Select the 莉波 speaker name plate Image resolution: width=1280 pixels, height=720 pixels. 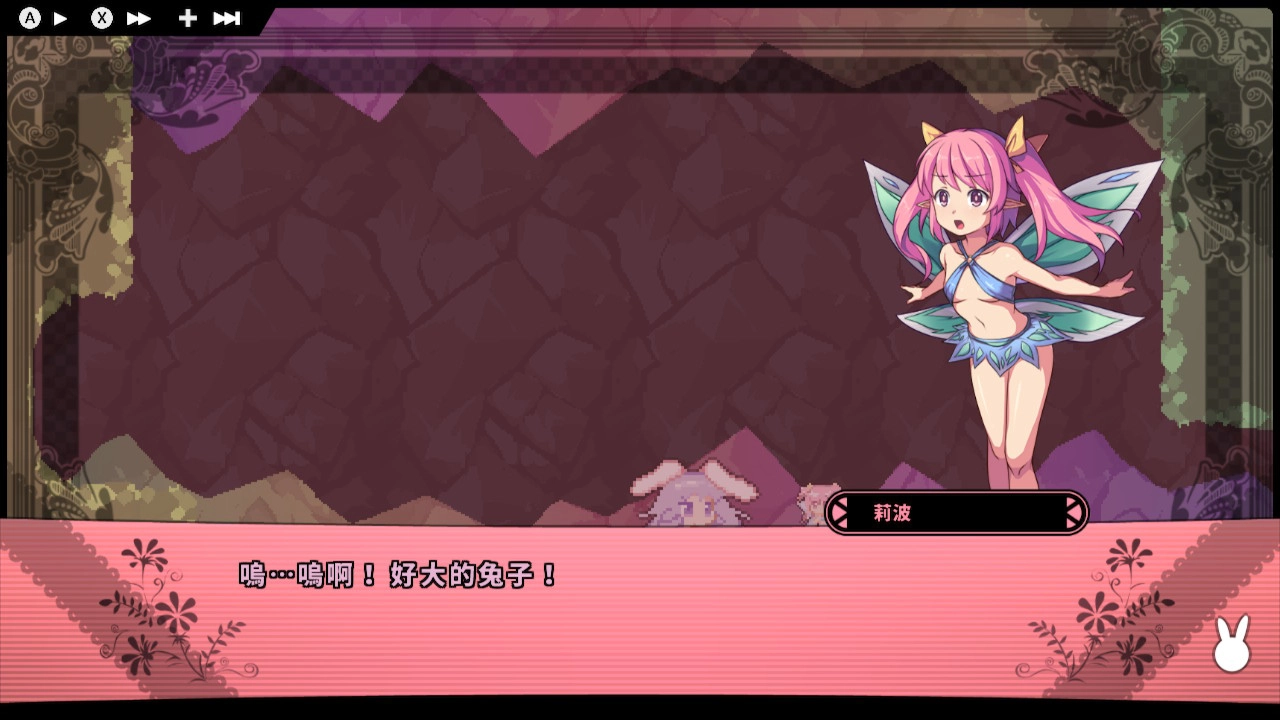[x=955, y=512]
